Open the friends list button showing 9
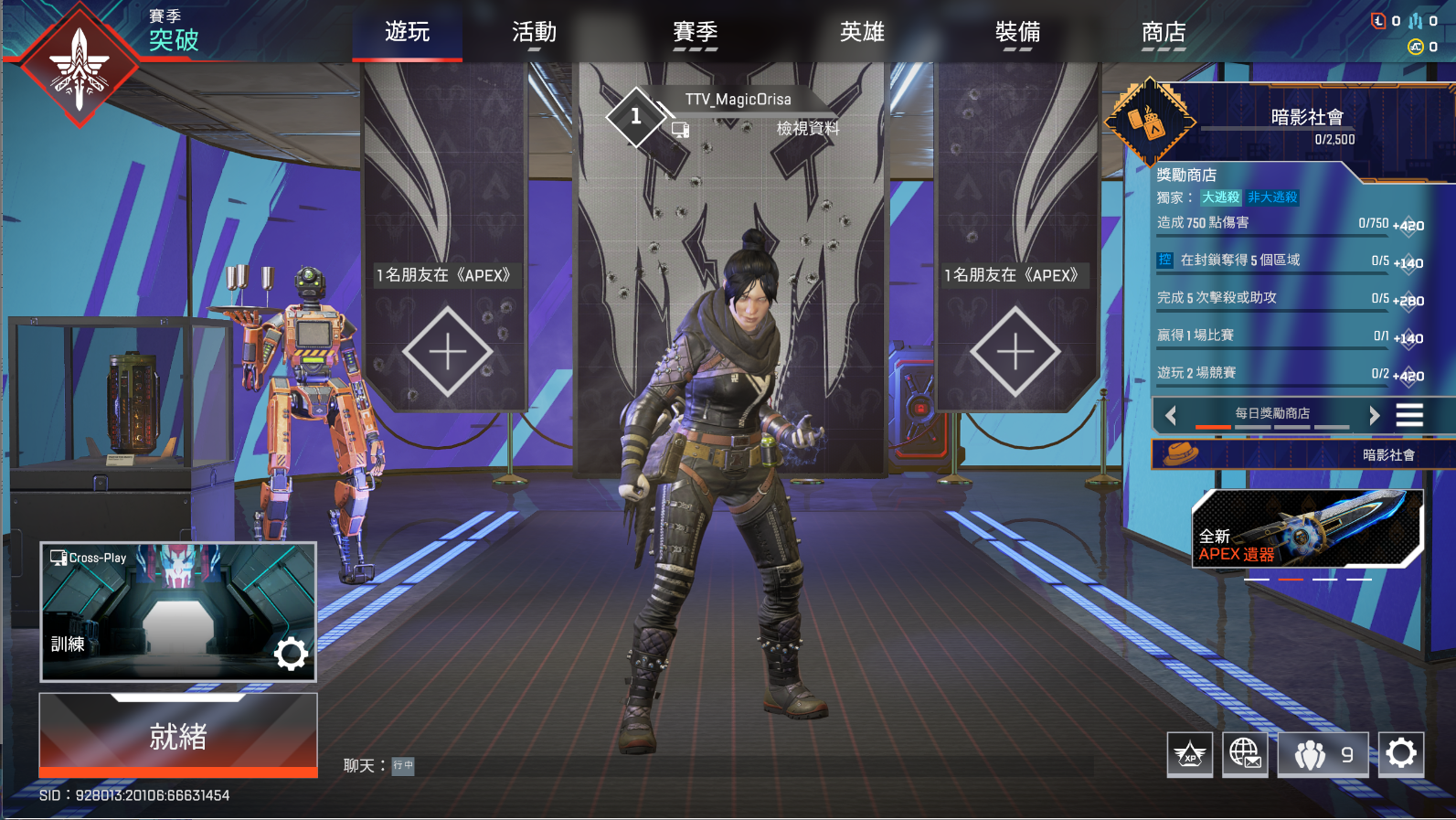This screenshot has width=1456, height=820. click(1323, 754)
